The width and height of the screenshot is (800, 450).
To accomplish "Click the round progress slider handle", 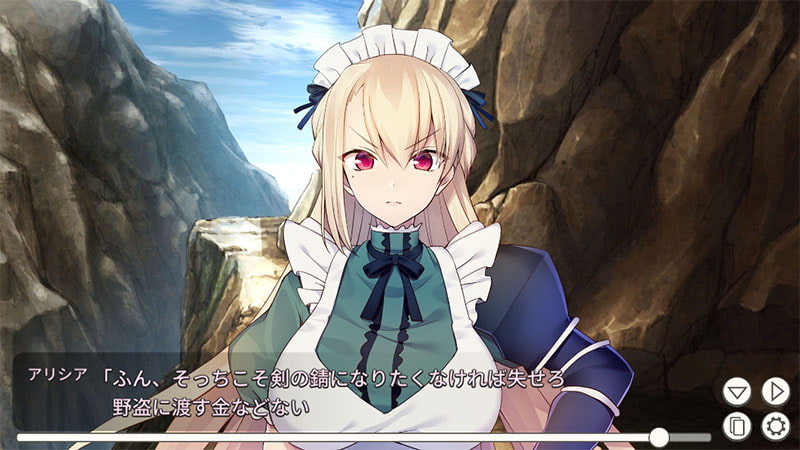I will [658, 437].
